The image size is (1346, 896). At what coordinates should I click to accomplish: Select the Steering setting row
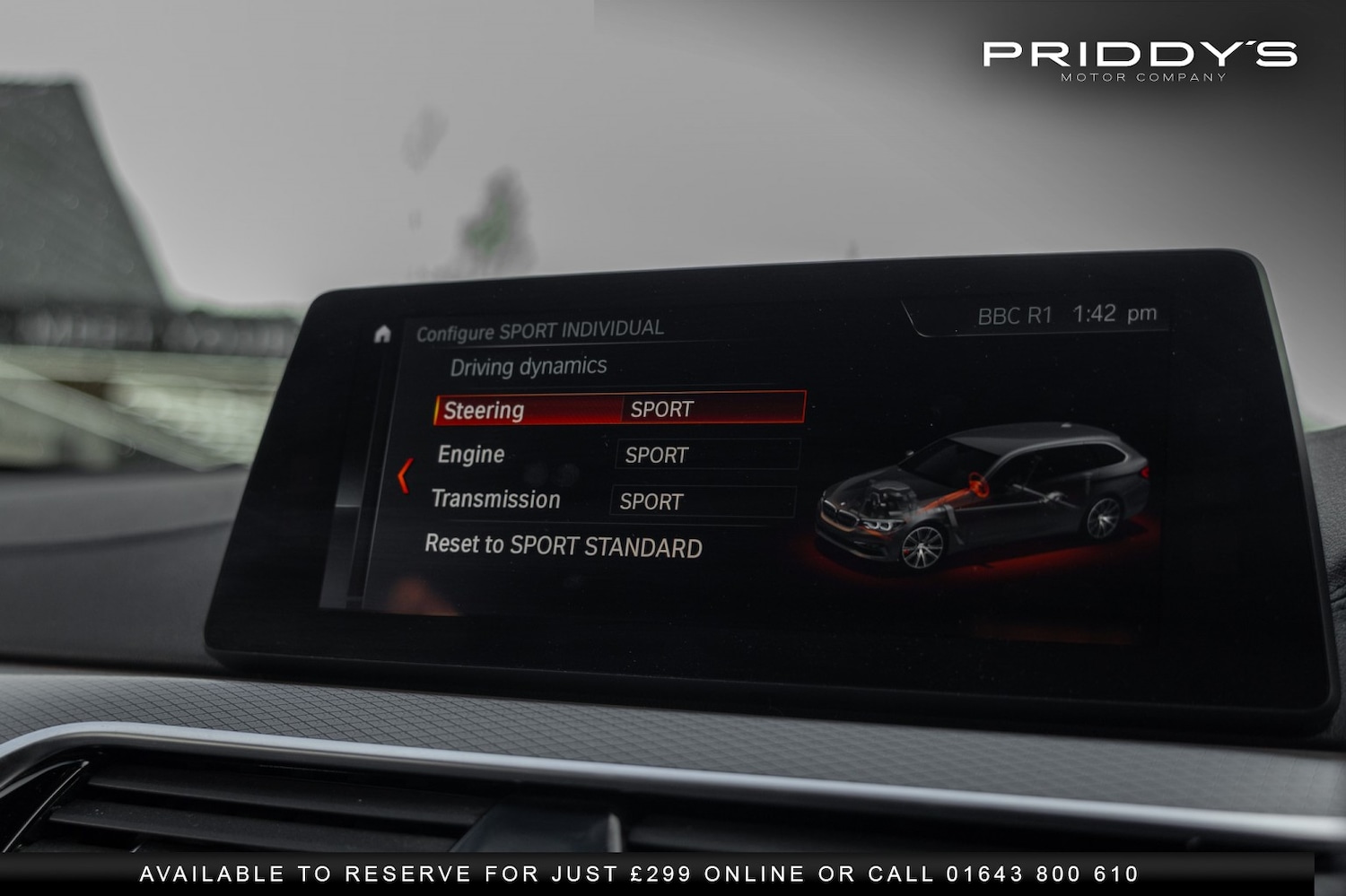619,409
